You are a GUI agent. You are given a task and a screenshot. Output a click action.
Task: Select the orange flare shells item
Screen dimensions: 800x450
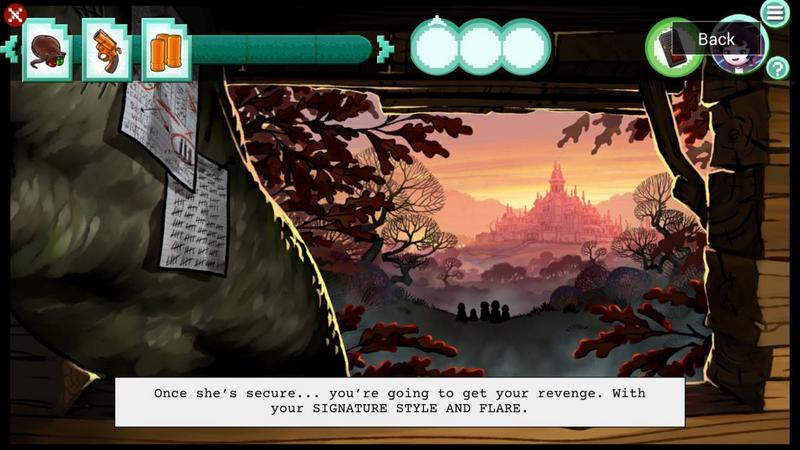tap(166, 50)
